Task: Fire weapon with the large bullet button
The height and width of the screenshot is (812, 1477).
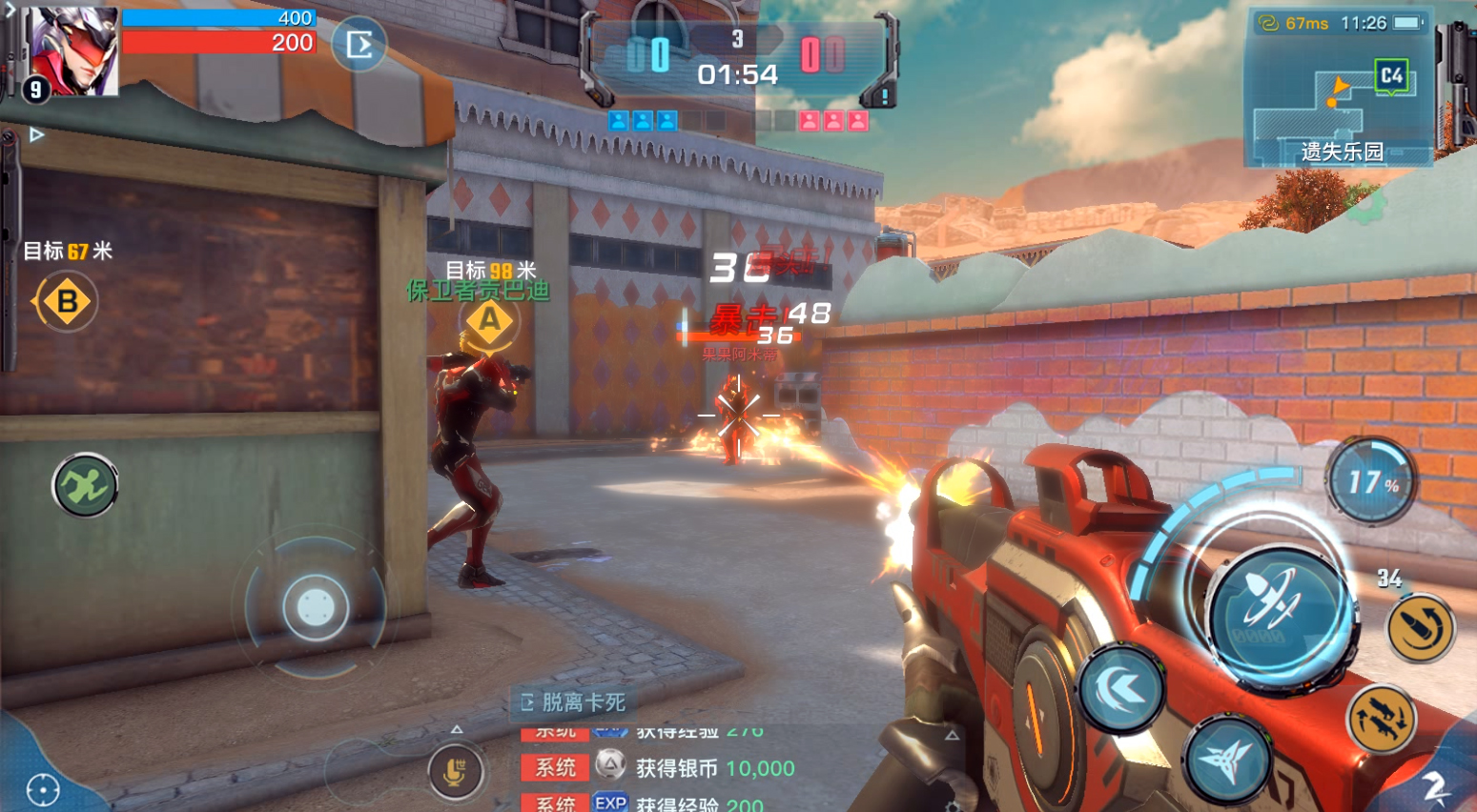Action: tap(1278, 610)
